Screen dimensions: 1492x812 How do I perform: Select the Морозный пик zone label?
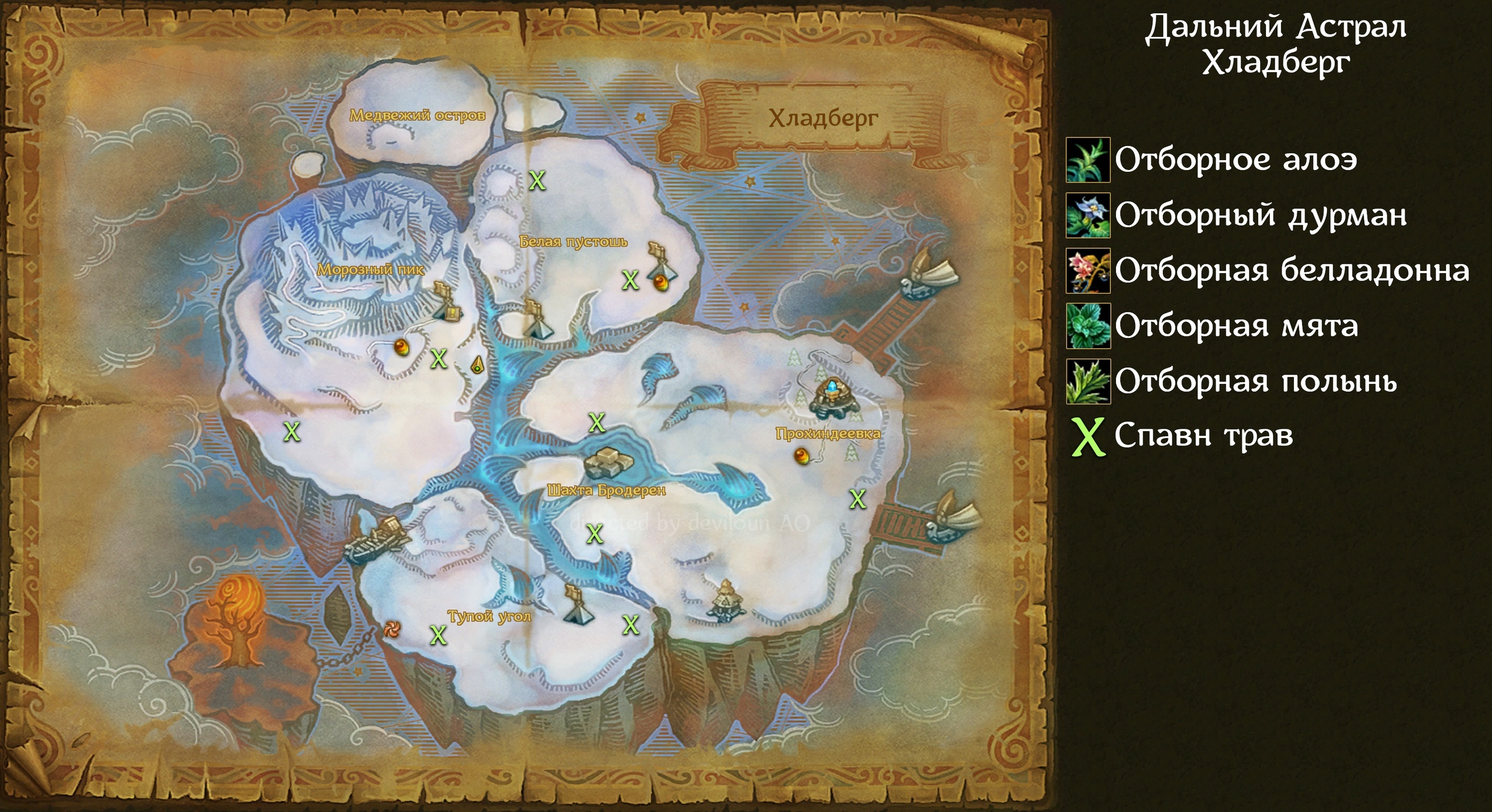point(371,270)
